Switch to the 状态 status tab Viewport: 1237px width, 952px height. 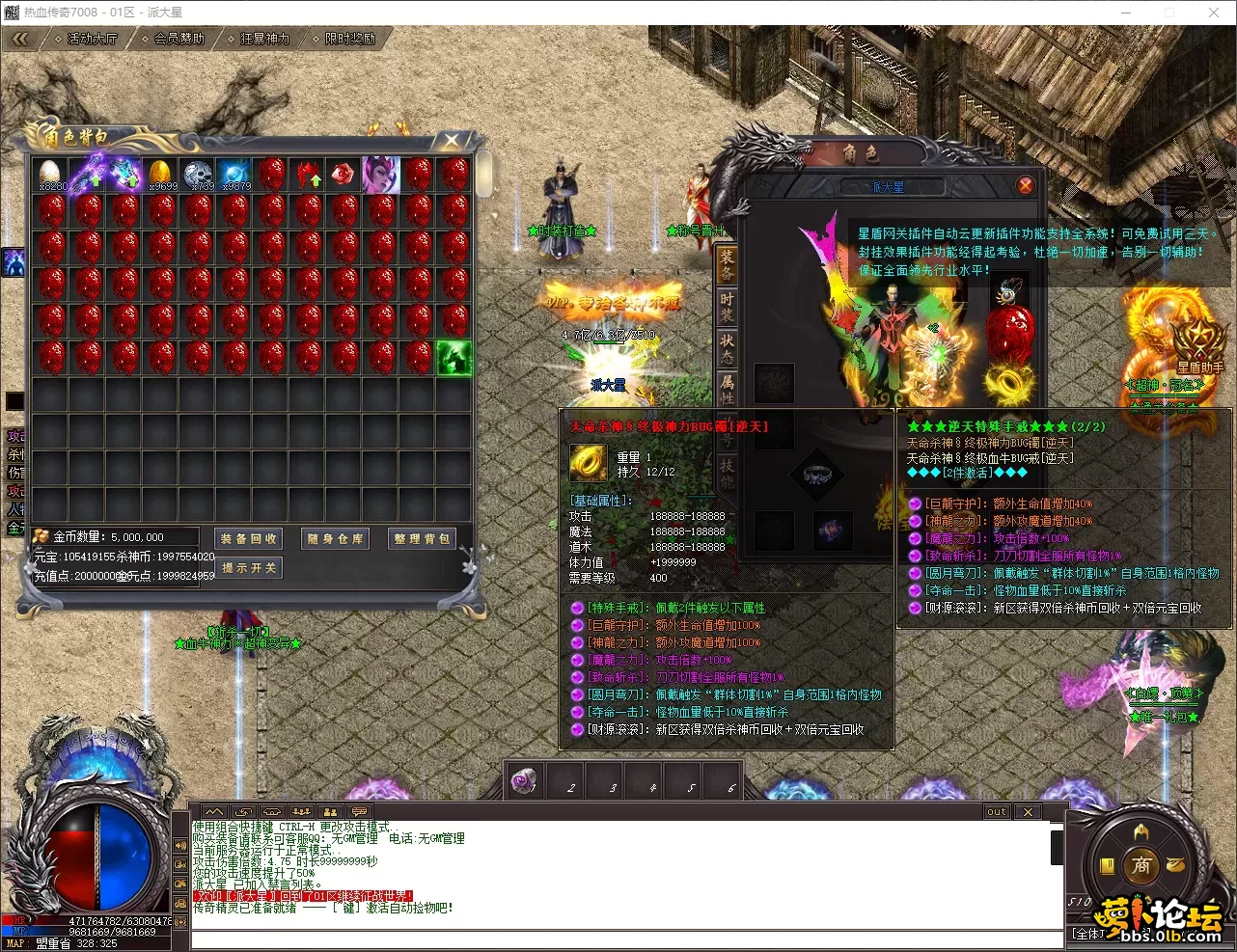click(x=727, y=348)
